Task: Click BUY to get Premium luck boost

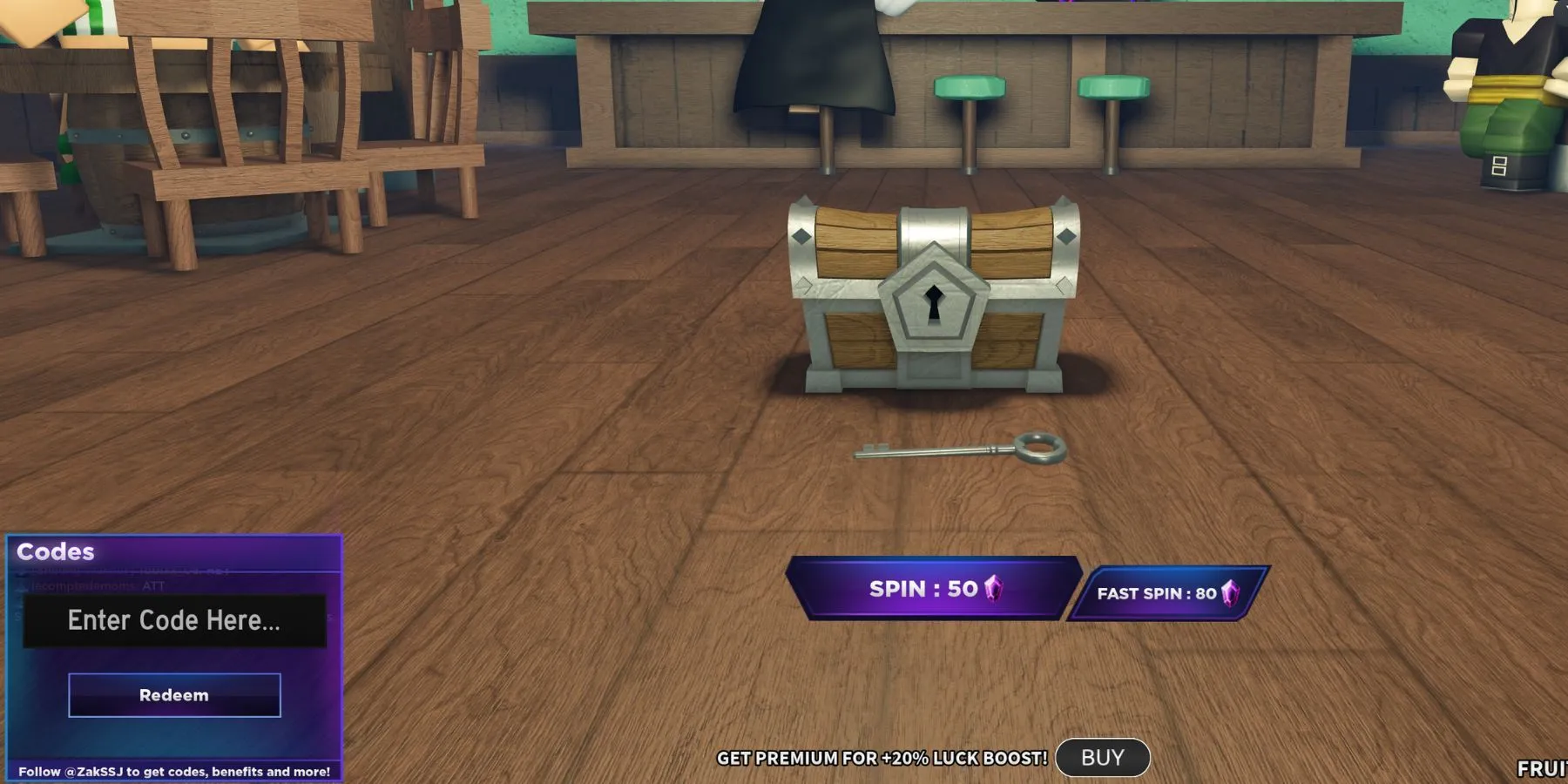Action: [1102, 757]
